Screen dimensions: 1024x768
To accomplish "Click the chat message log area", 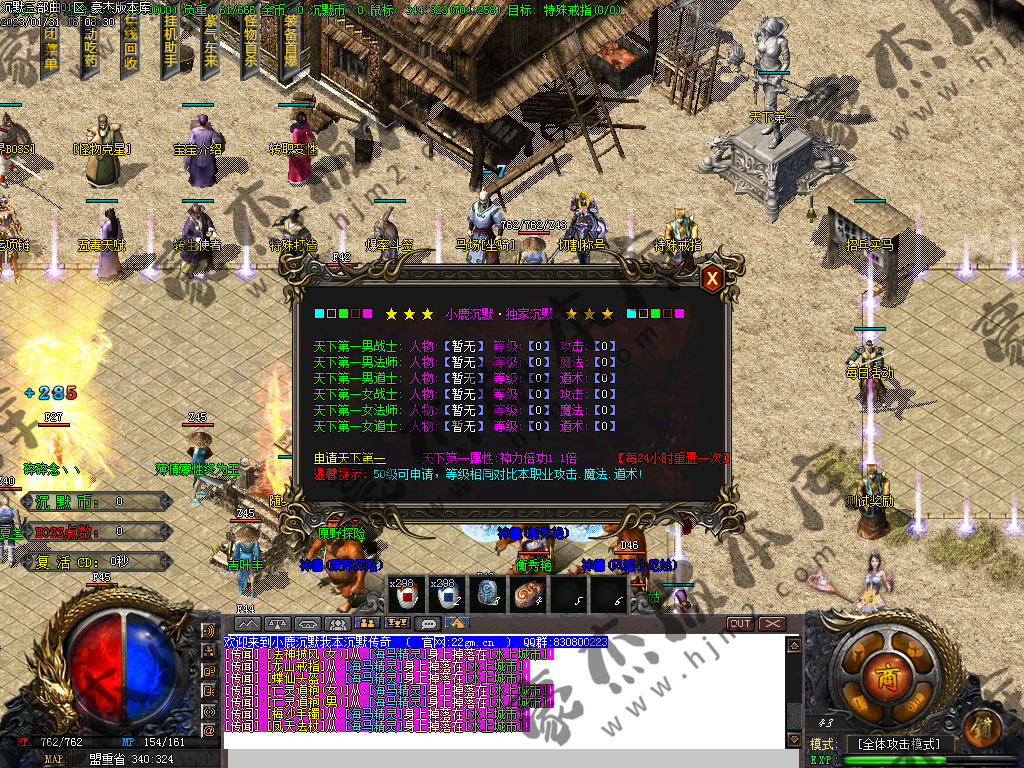I will point(500,690).
